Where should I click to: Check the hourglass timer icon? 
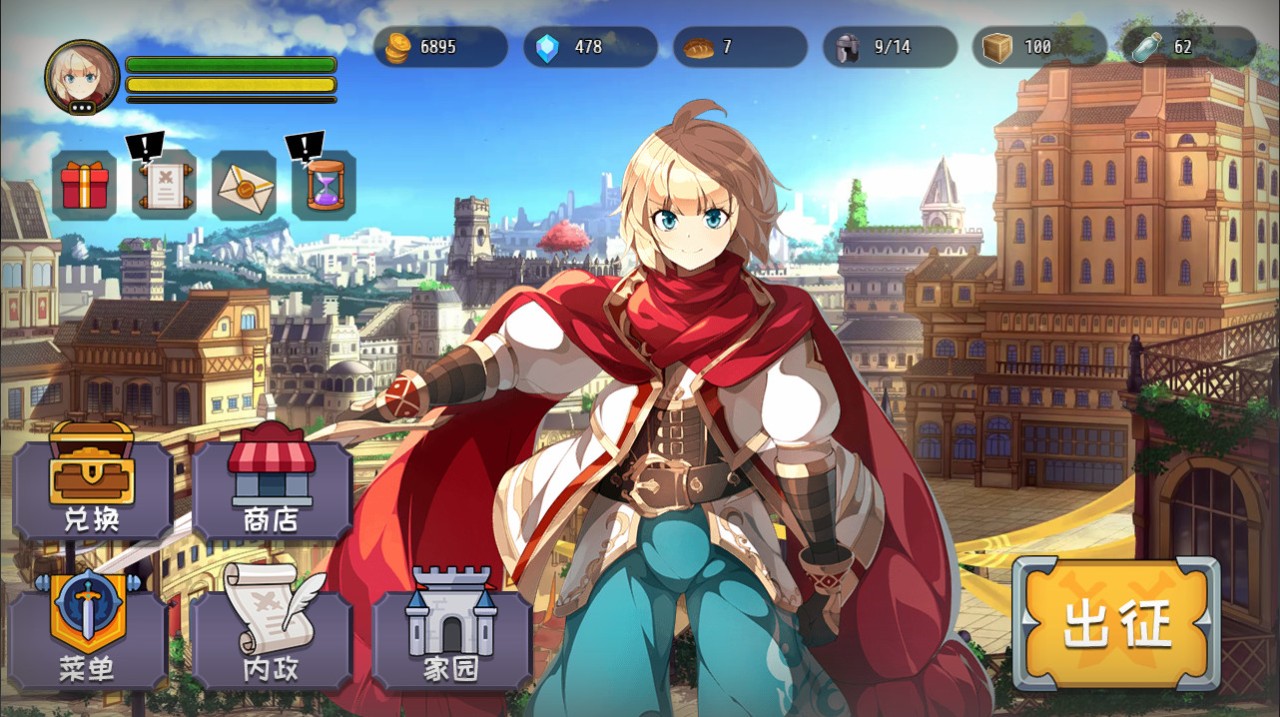324,186
